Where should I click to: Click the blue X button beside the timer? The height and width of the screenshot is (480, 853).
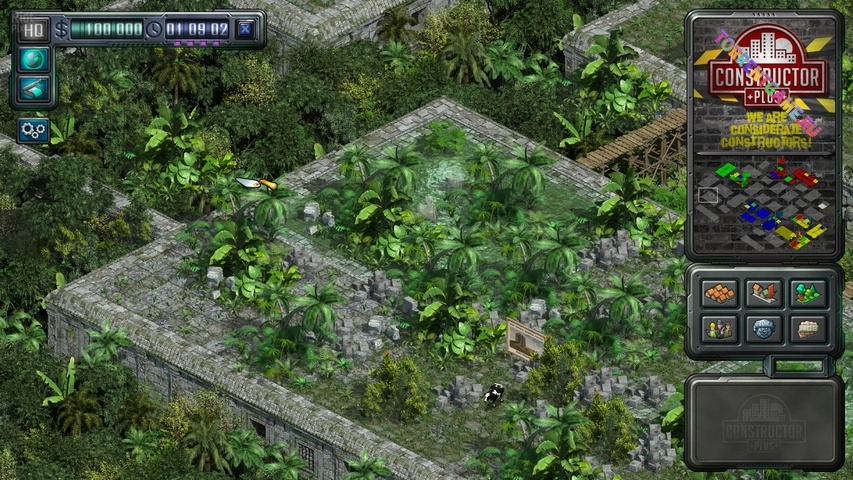pyautogui.click(x=246, y=29)
